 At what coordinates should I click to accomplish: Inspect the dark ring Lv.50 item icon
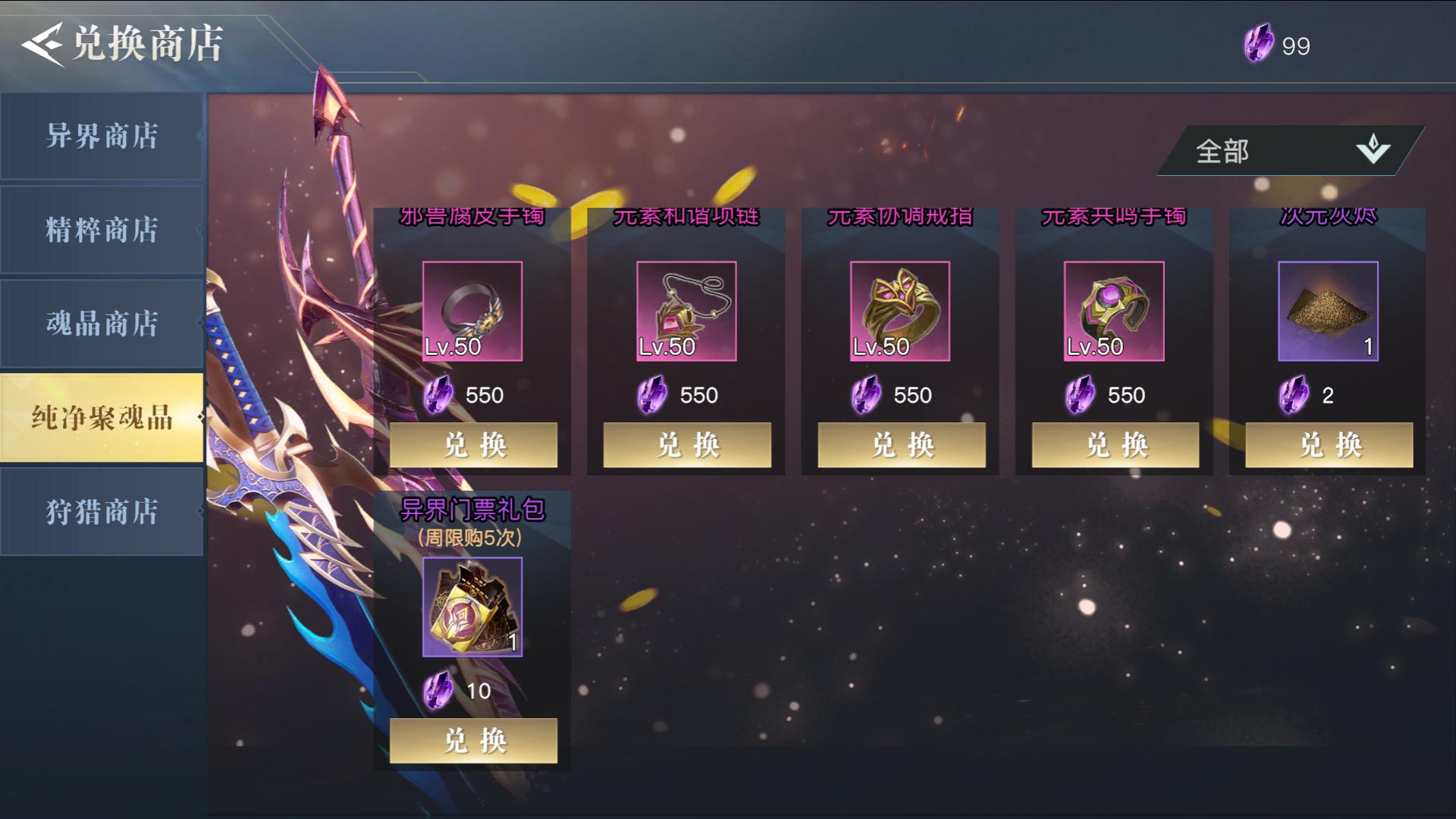472,311
